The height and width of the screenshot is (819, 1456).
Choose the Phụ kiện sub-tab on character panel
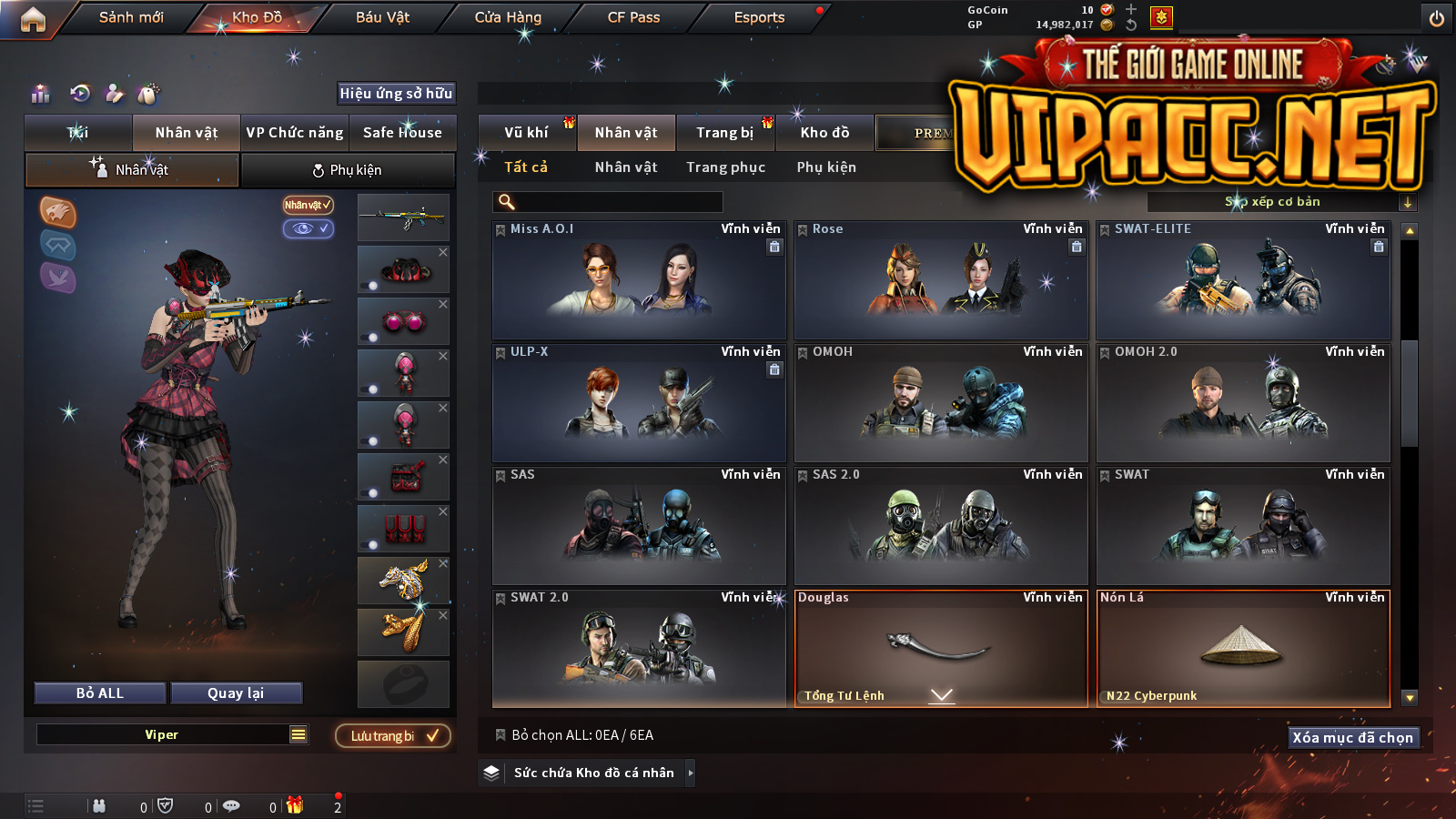tap(347, 170)
